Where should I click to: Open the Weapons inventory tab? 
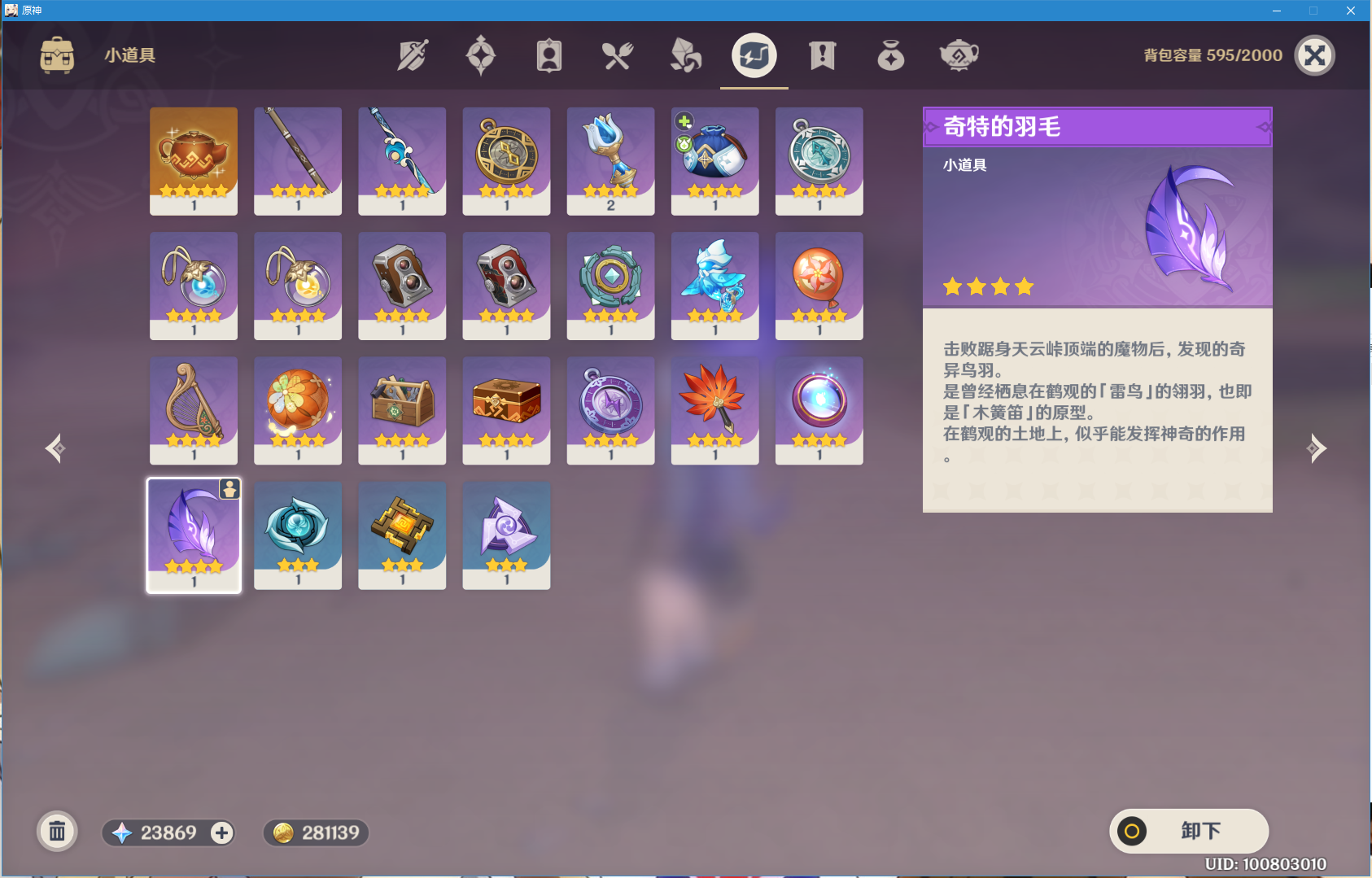pos(411,55)
